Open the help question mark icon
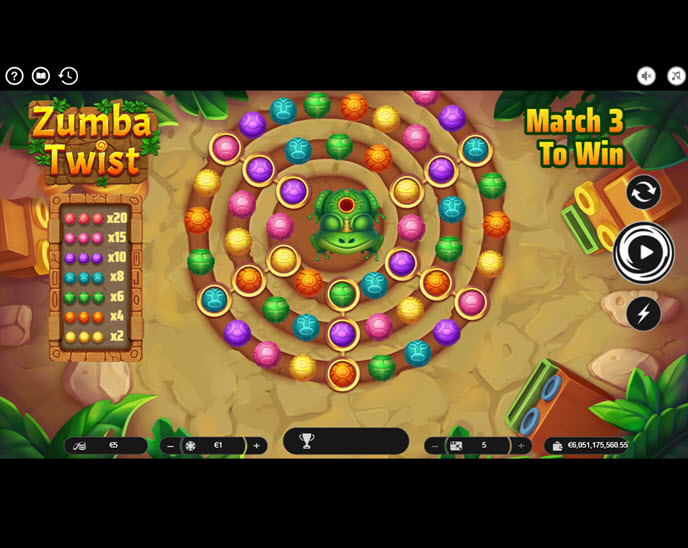Viewport: 688px width, 548px height. pos(14,76)
